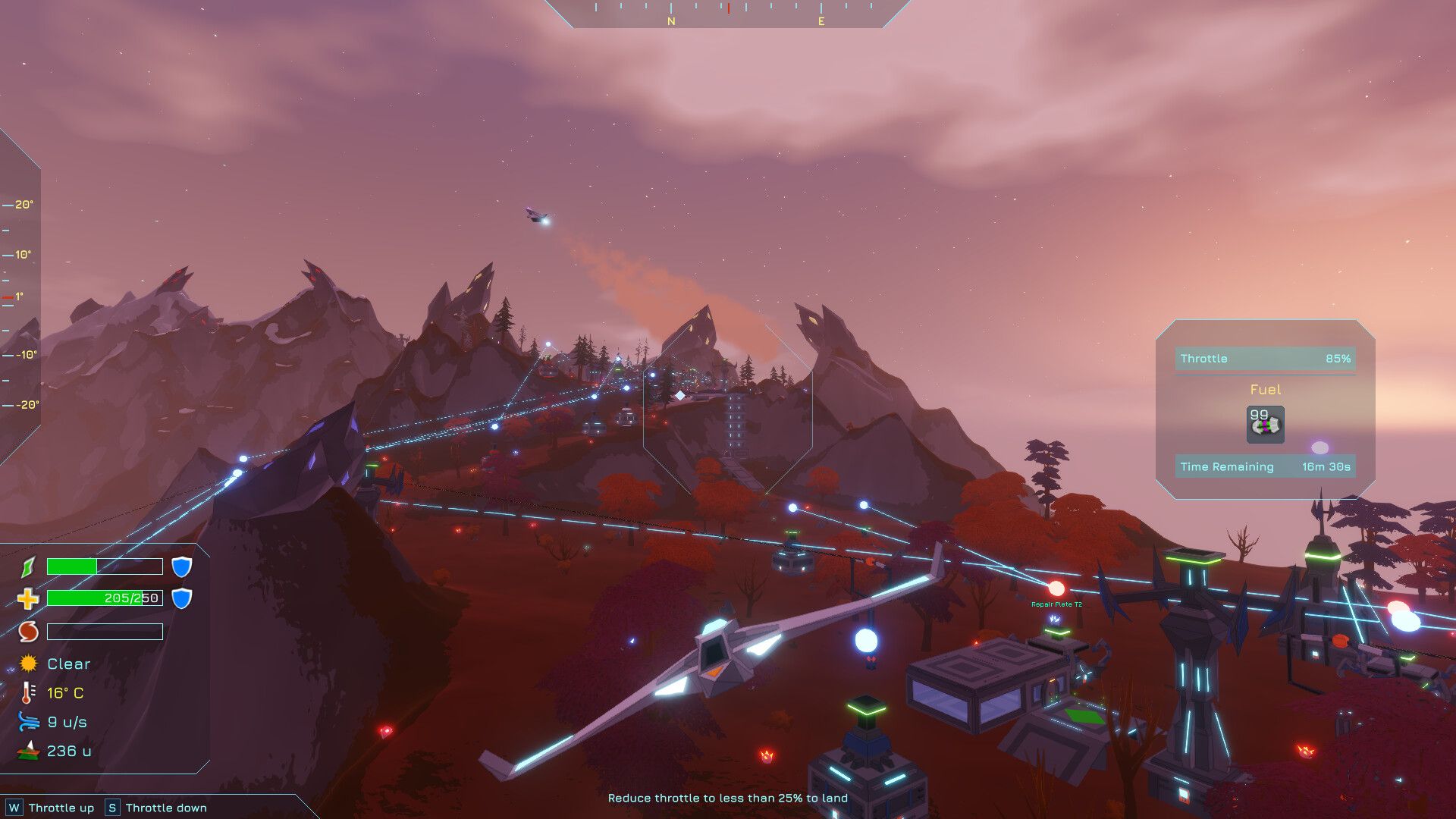Click the green health bar showing 205/250

tap(104, 598)
